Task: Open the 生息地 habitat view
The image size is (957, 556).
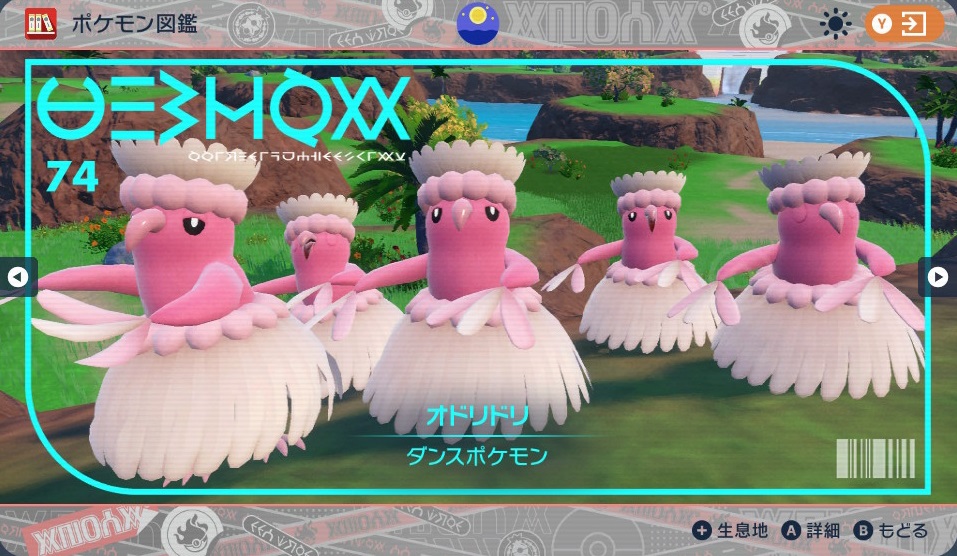Action: pos(731,531)
